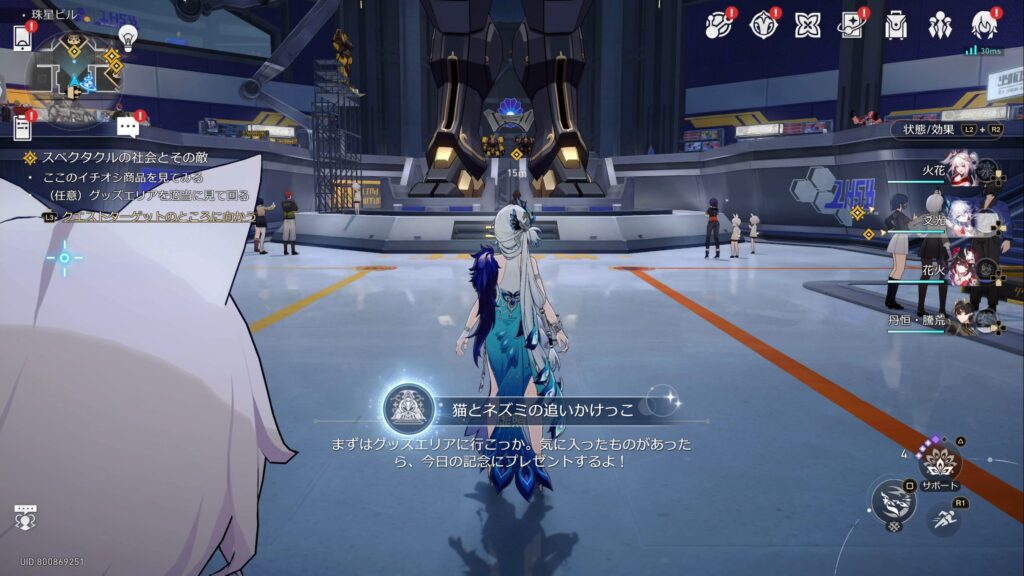Toggle the sprint running button
Viewport: 1024px width, 576px height.
943,518
